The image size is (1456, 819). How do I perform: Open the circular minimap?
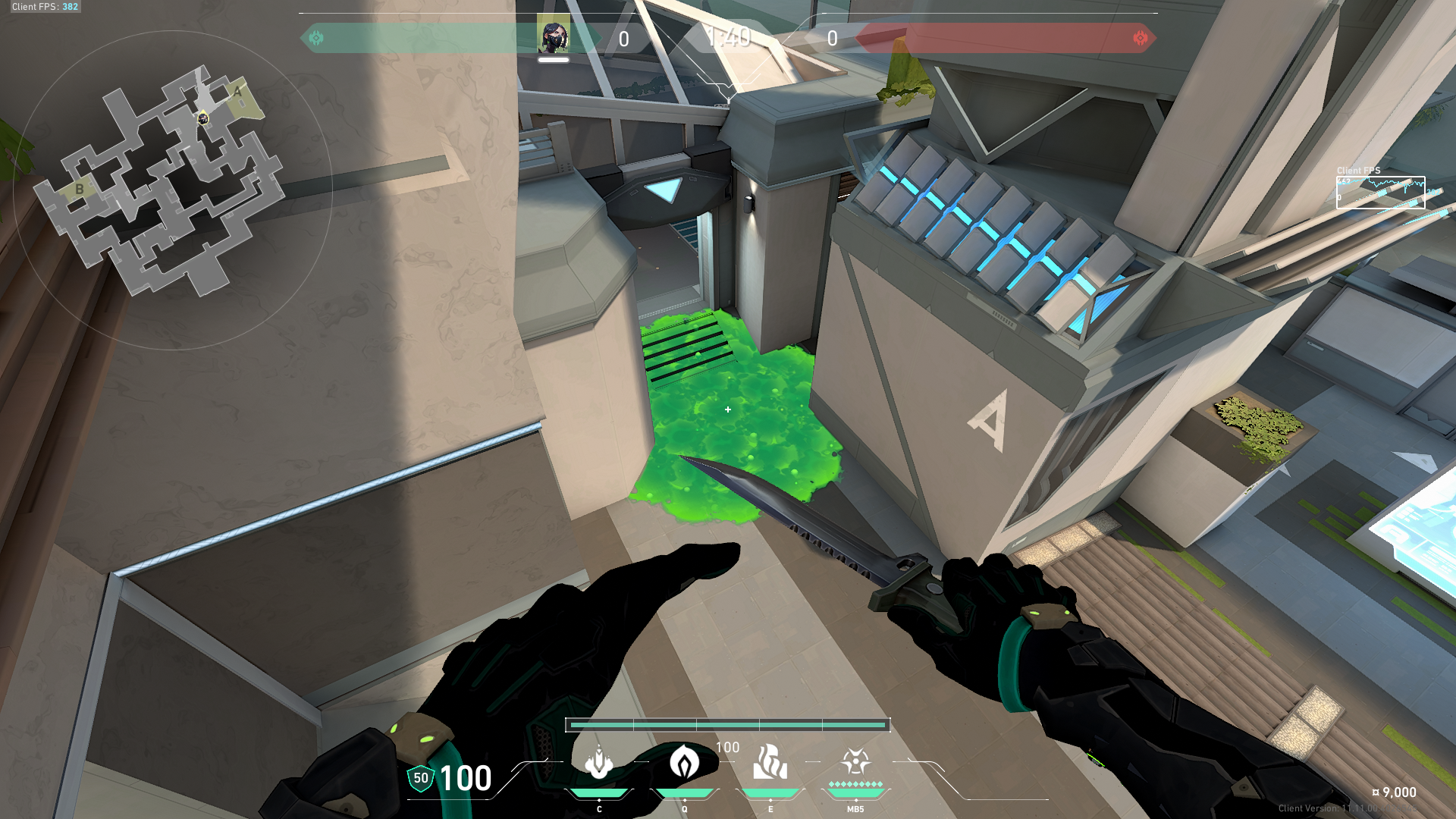pyautogui.click(x=173, y=190)
